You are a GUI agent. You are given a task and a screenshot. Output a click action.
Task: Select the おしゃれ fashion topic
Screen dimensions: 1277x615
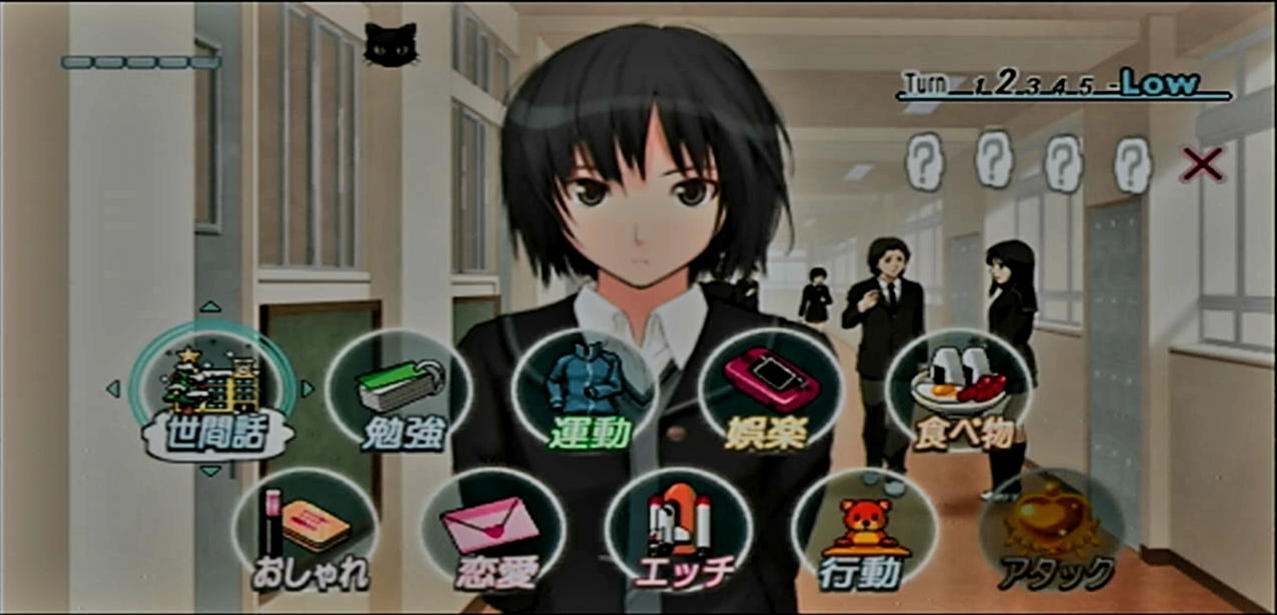(x=304, y=532)
